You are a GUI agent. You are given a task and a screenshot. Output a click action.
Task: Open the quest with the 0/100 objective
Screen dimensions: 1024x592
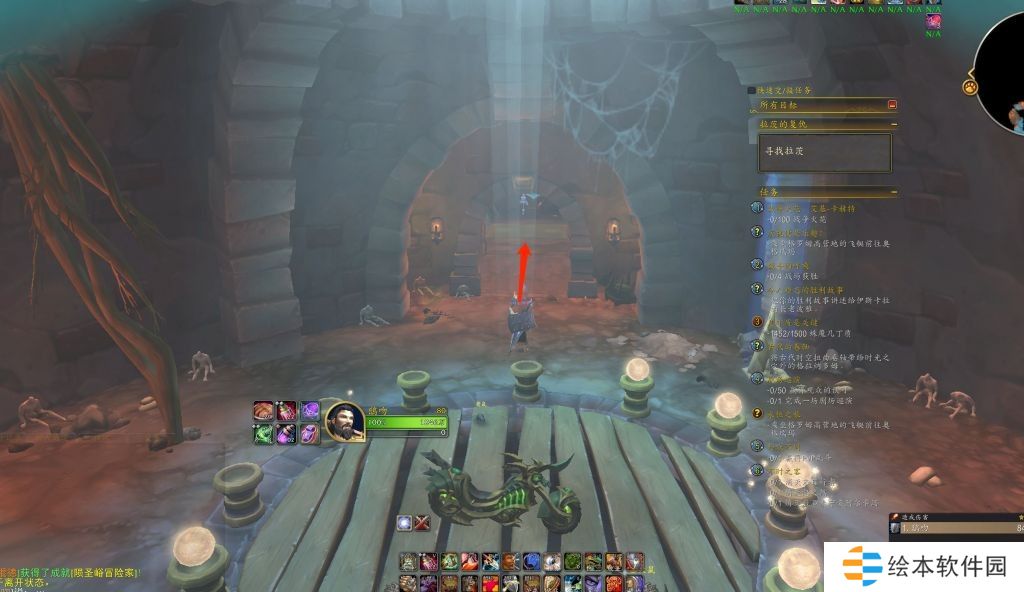(x=800, y=218)
